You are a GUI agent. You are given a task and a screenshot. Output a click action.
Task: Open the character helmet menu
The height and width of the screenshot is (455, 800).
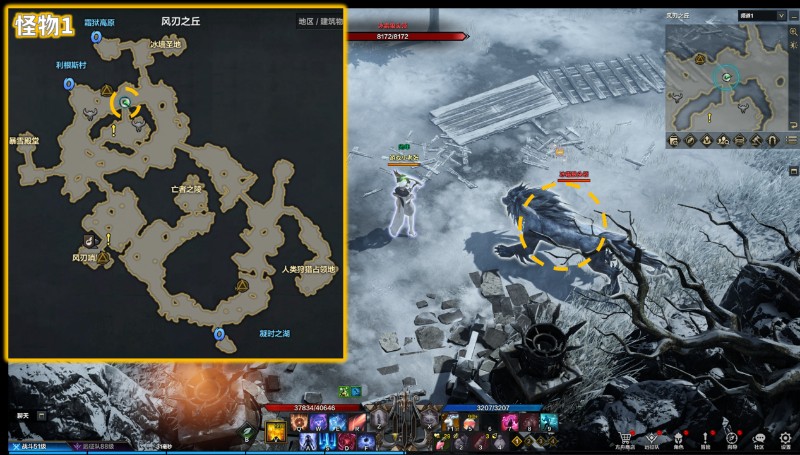[x=679, y=437]
